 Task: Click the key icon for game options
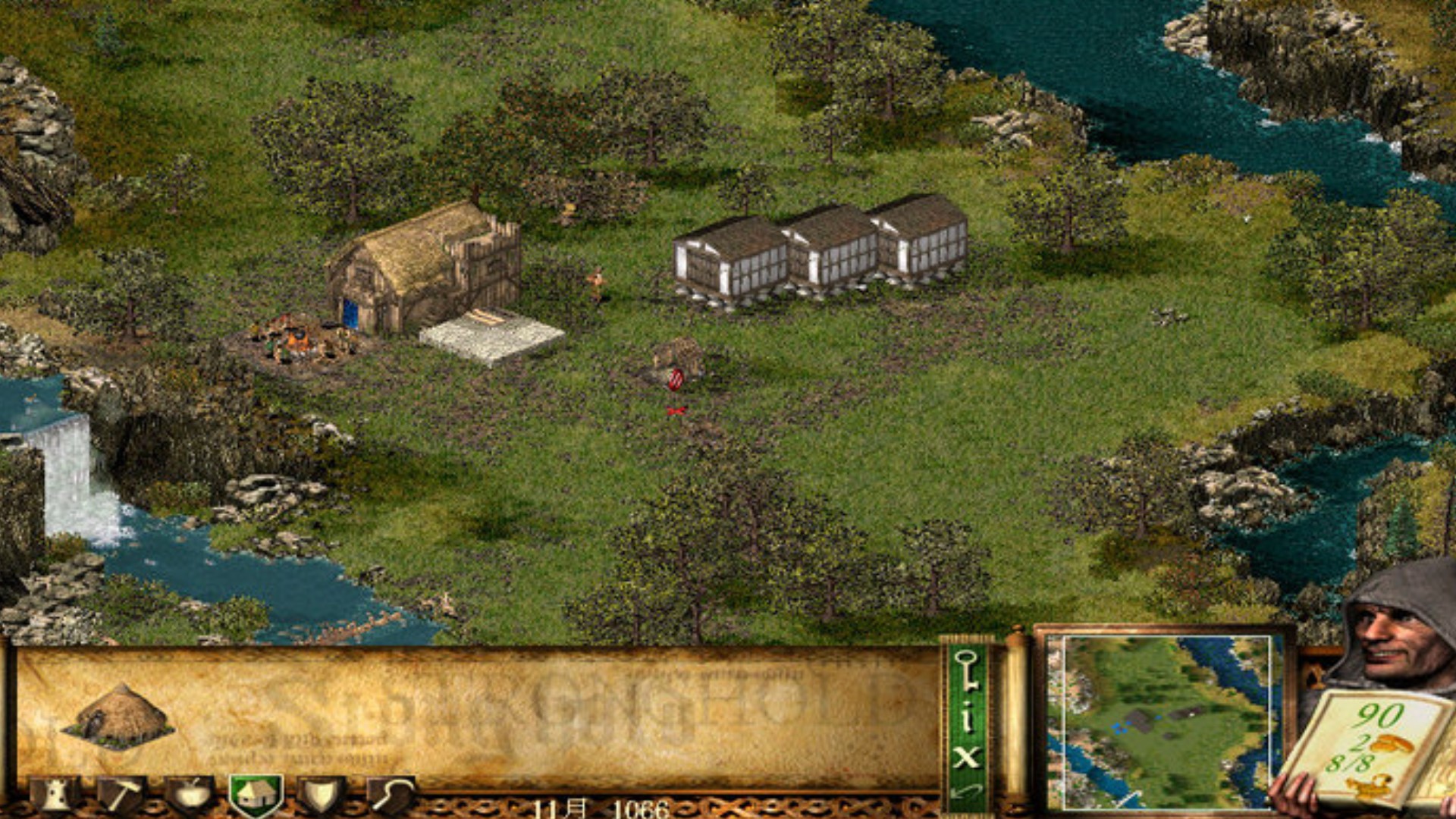click(966, 670)
